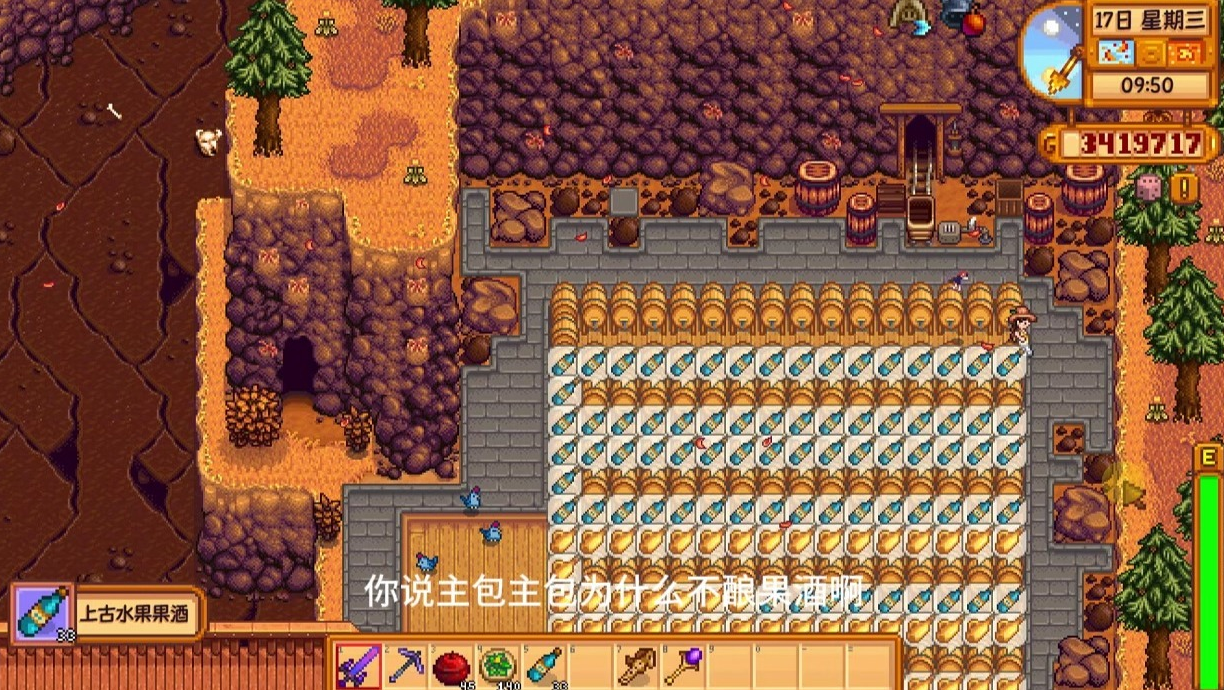Open the quest journal exclamation icon

pyautogui.click(x=1185, y=188)
